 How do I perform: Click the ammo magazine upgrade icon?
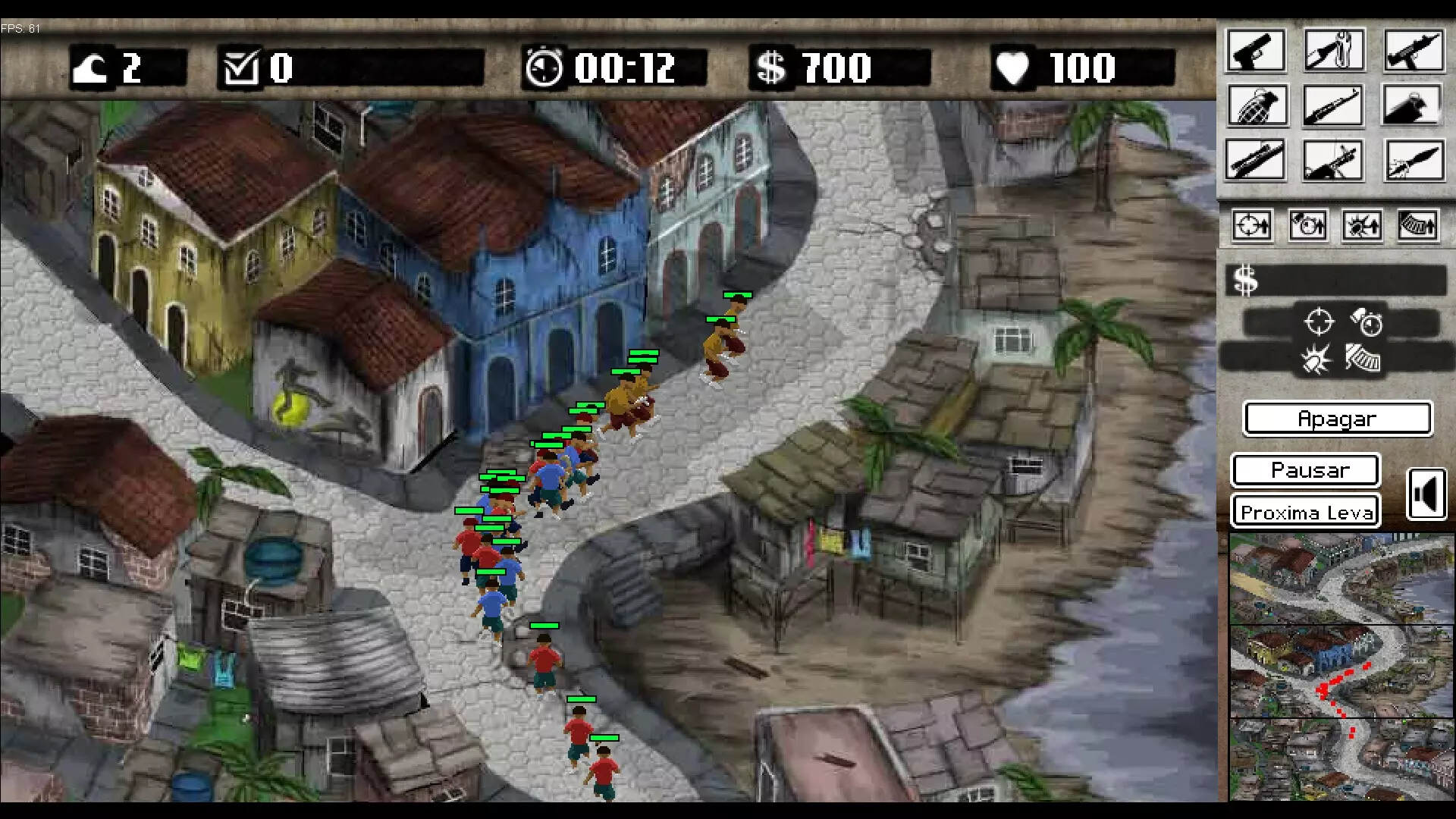pyautogui.click(x=1417, y=224)
